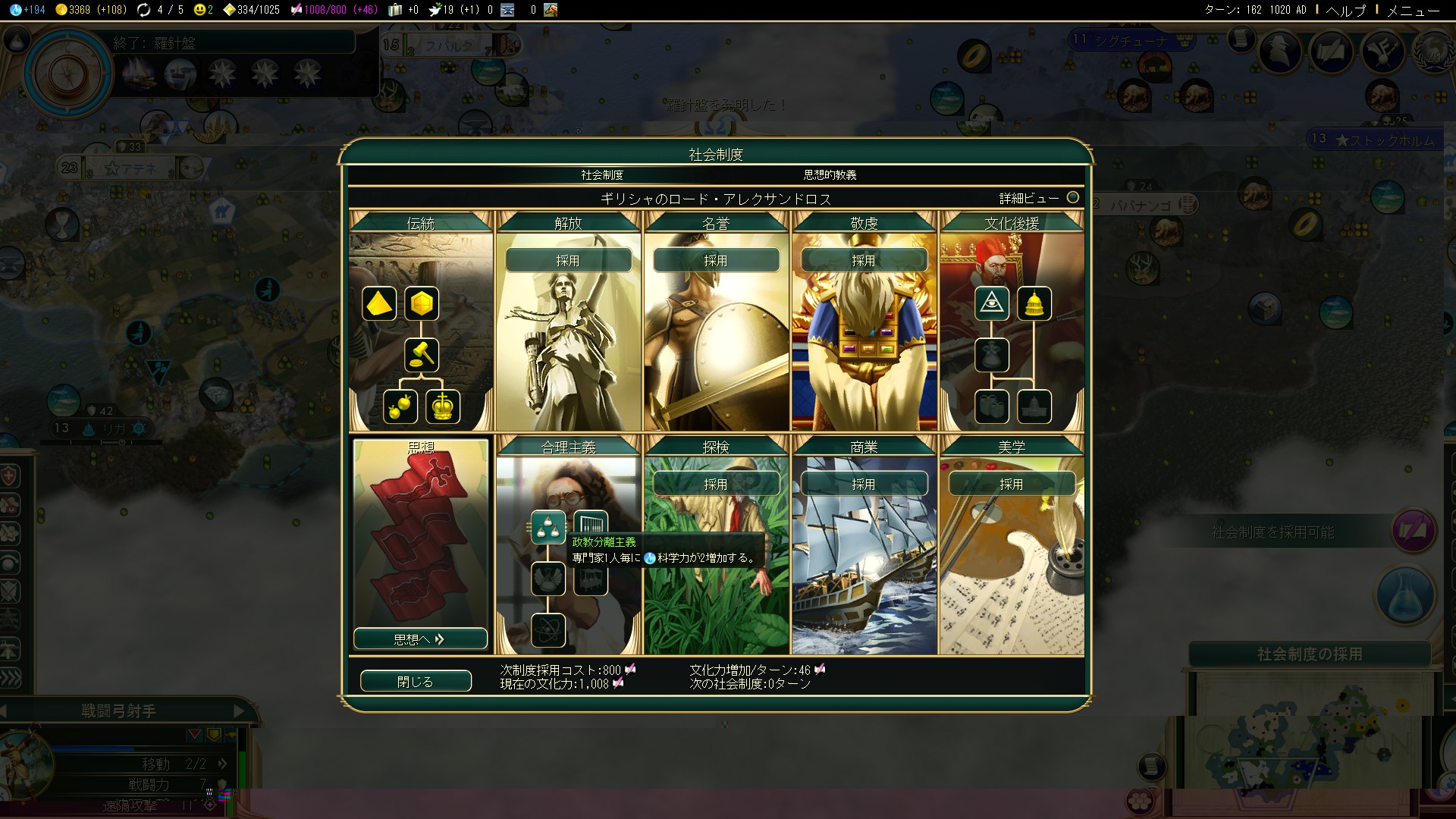Screen dimensions: 1456x819
Task: Adopt the 探検 (Exploration) policy tree
Action: (x=716, y=484)
